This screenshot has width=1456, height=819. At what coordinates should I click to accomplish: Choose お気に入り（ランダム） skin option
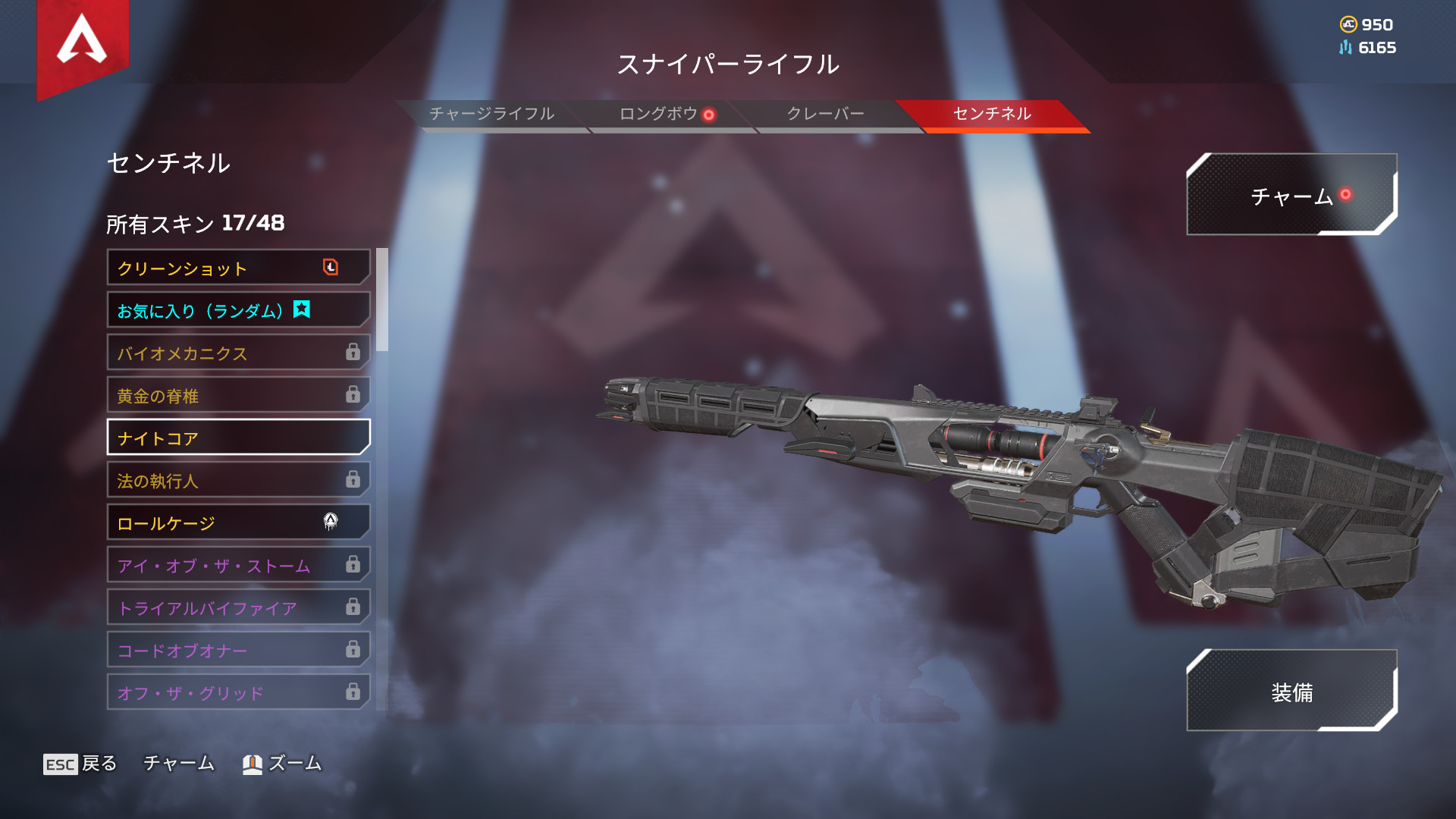pos(238,310)
